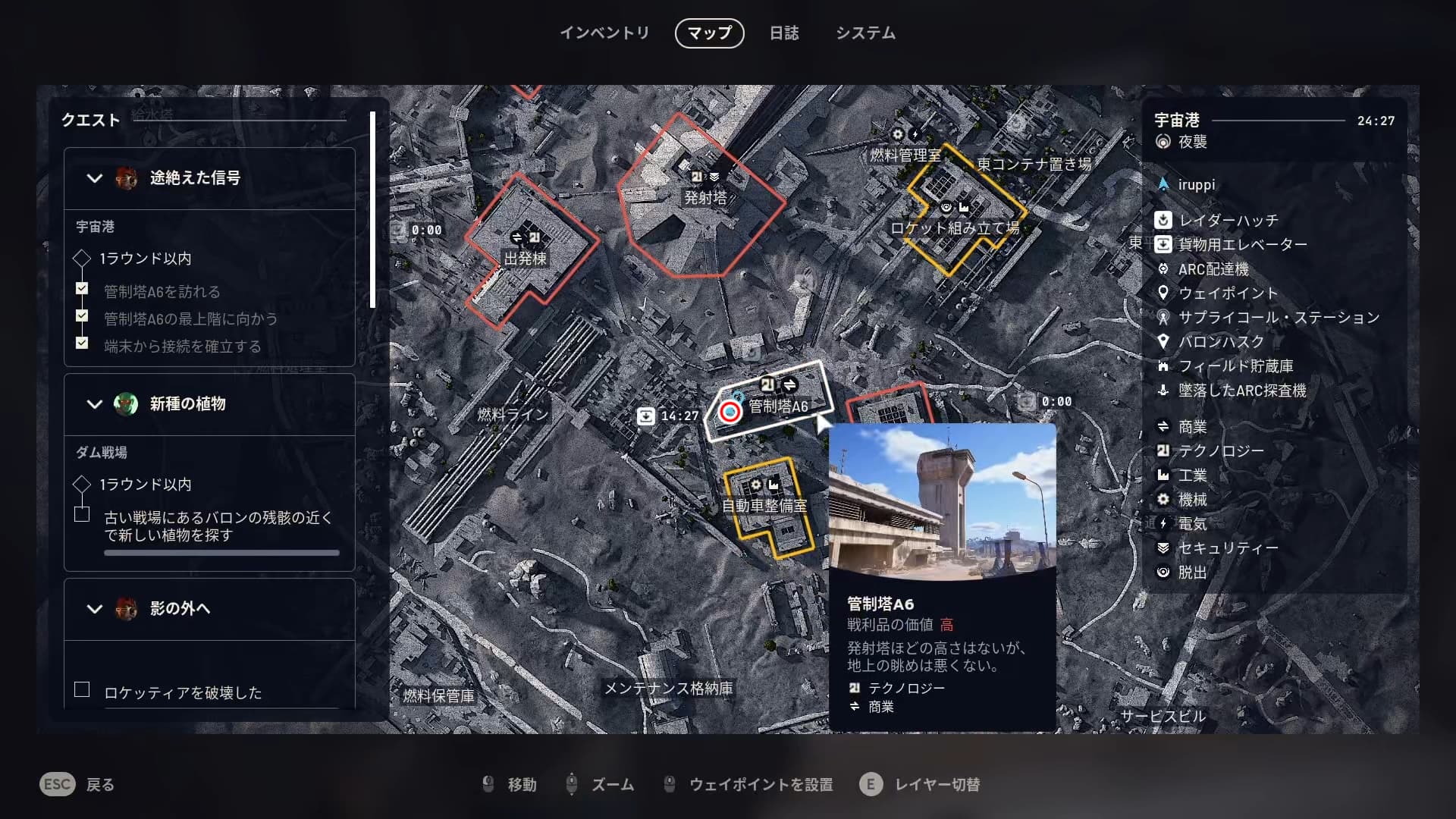Select the 自動車整備室 map location
The height and width of the screenshot is (819, 1456).
point(764,506)
